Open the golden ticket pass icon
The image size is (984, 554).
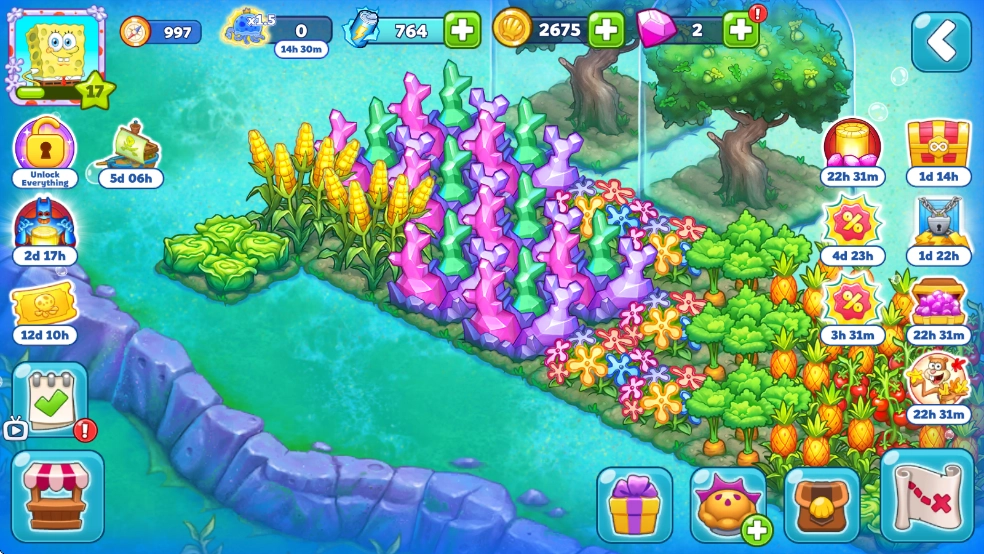point(45,310)
